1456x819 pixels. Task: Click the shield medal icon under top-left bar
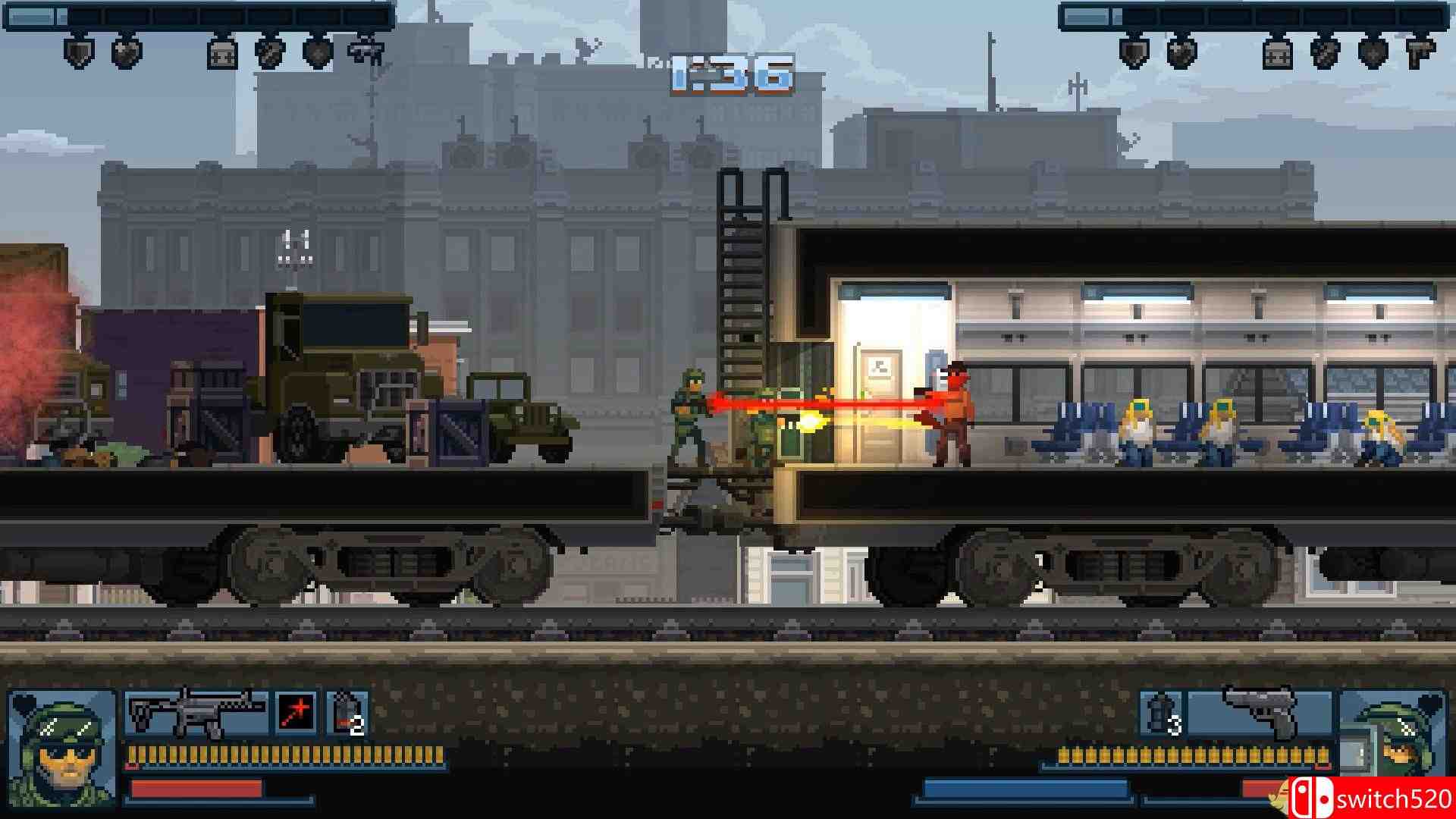click(x=80, y=53)
